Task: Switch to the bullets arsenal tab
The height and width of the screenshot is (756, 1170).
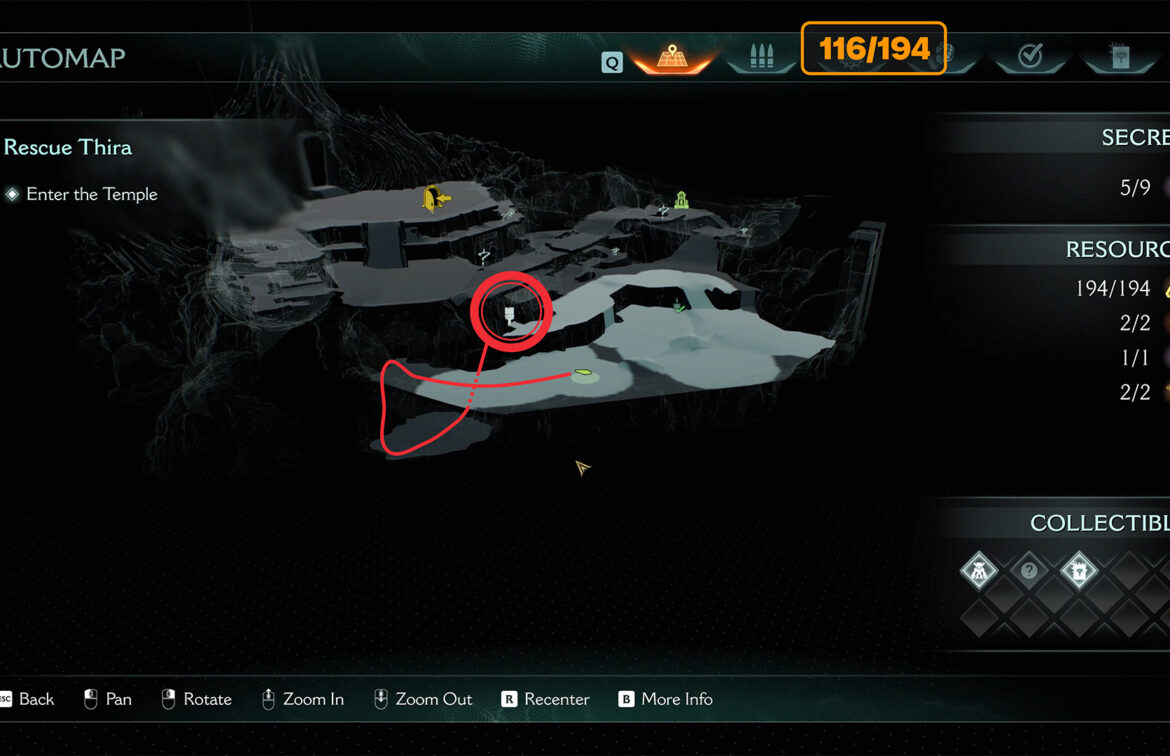Action: click(760, 56)
